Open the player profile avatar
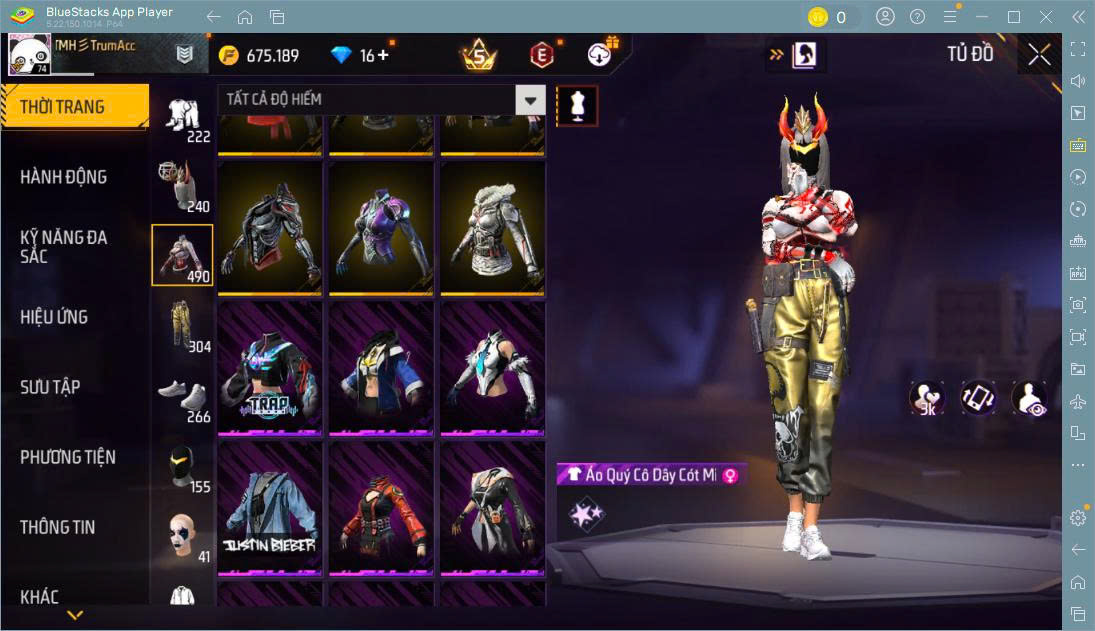 pyautogui.click(x=30, y=54)
